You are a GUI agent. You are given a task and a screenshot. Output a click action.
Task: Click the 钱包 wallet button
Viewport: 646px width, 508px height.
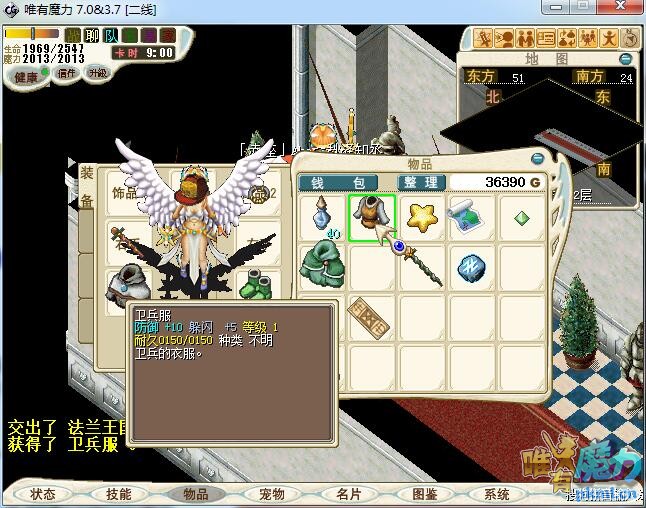338,182
